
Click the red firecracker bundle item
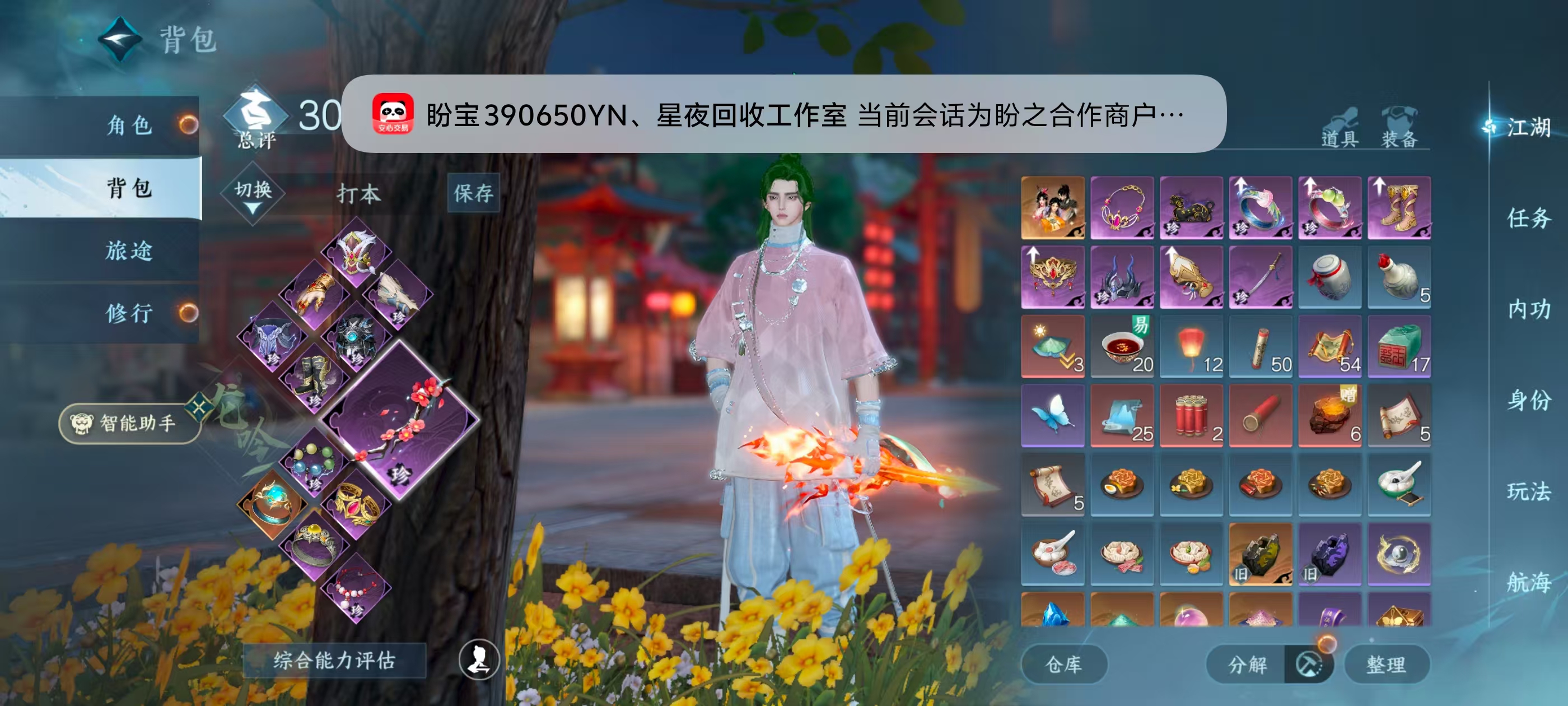(x=1191, y=415)
